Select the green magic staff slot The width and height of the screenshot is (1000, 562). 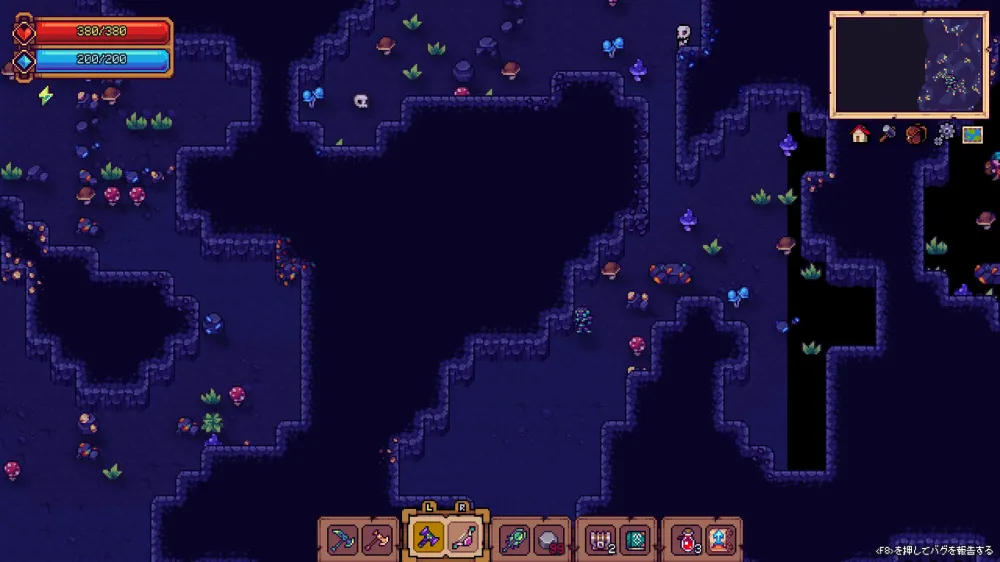513,540
